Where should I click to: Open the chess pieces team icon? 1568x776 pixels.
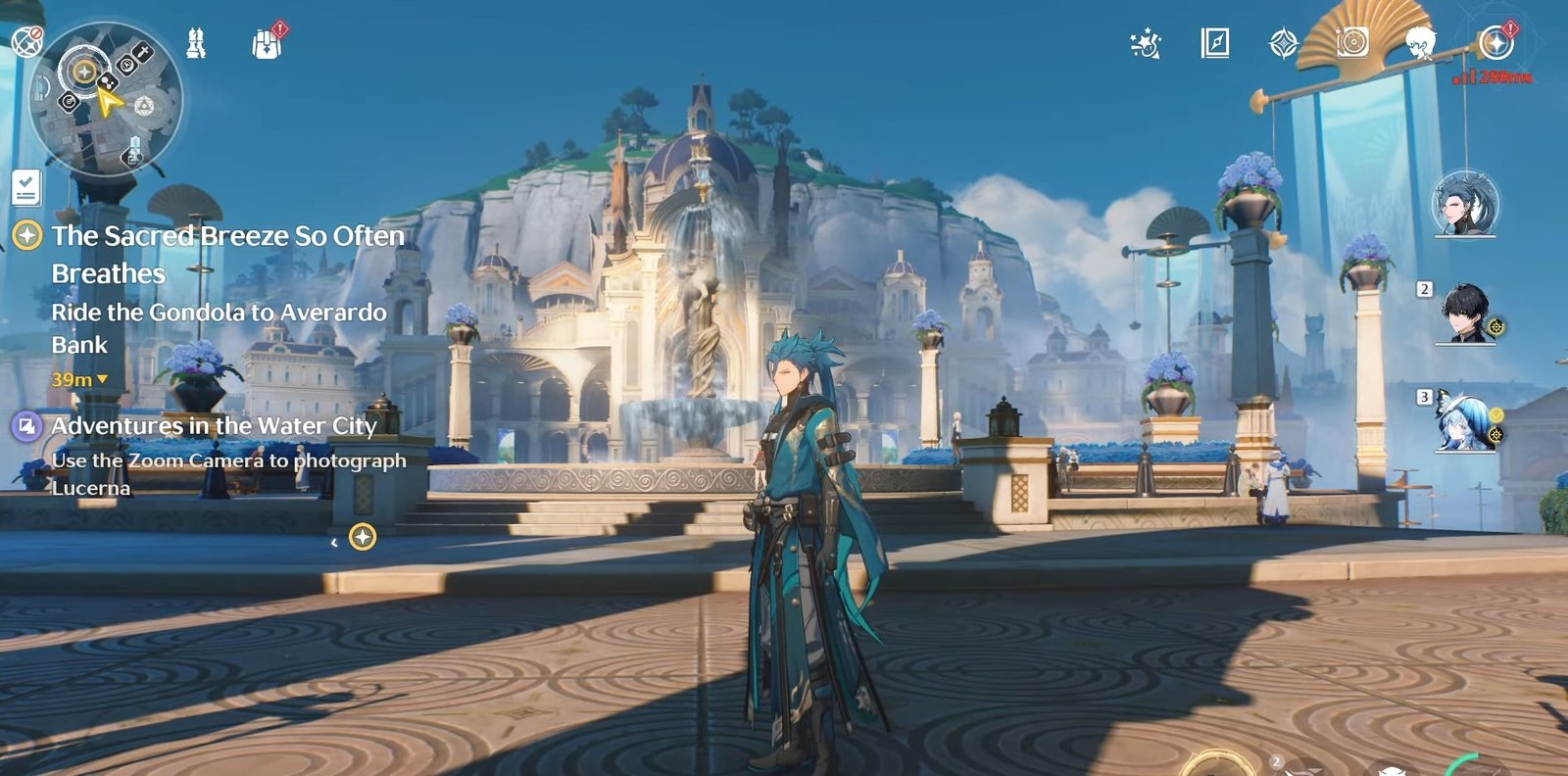tap(196, 43)
